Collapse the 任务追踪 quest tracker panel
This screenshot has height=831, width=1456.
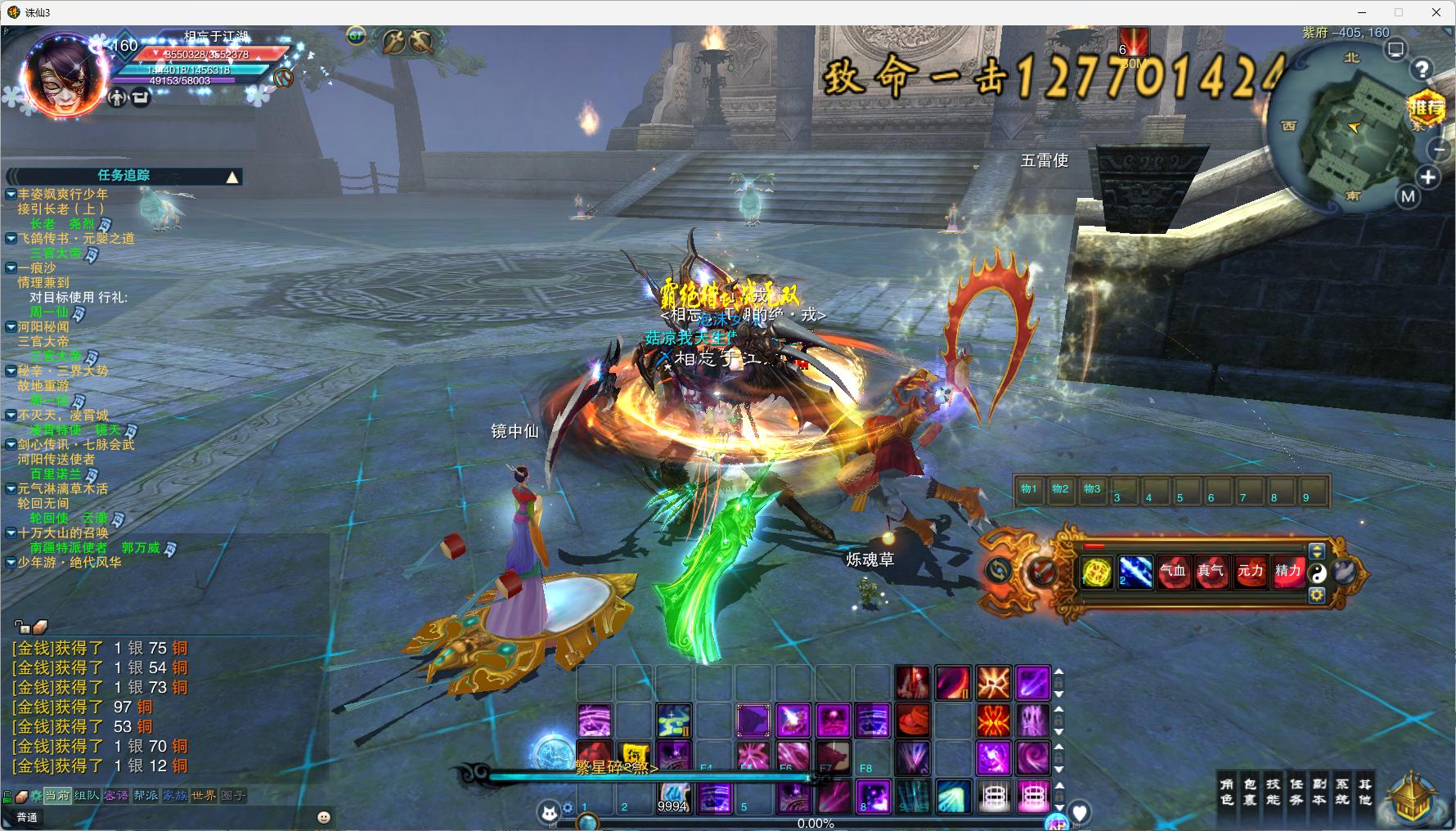[x=232, y=177]
